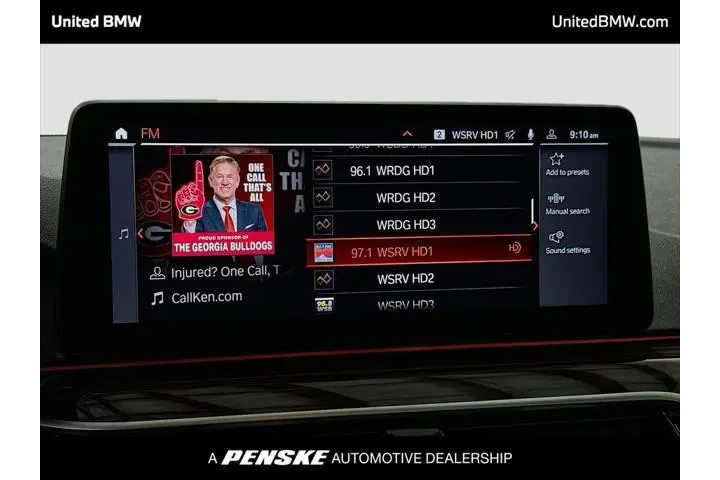This screenshot has width=720, height=480.
Task: Toggle the mute speaker icon
Action: pos(510,134)
